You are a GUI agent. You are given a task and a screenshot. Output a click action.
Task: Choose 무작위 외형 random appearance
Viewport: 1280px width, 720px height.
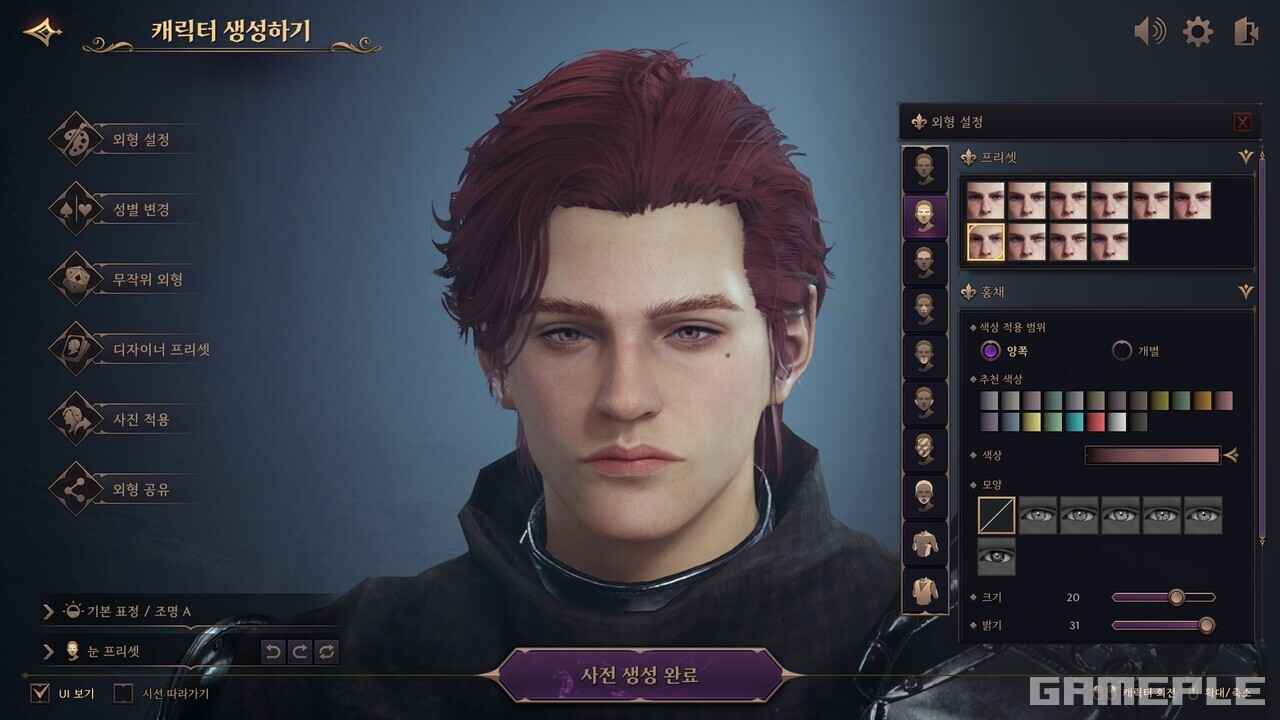click(147, 280)
